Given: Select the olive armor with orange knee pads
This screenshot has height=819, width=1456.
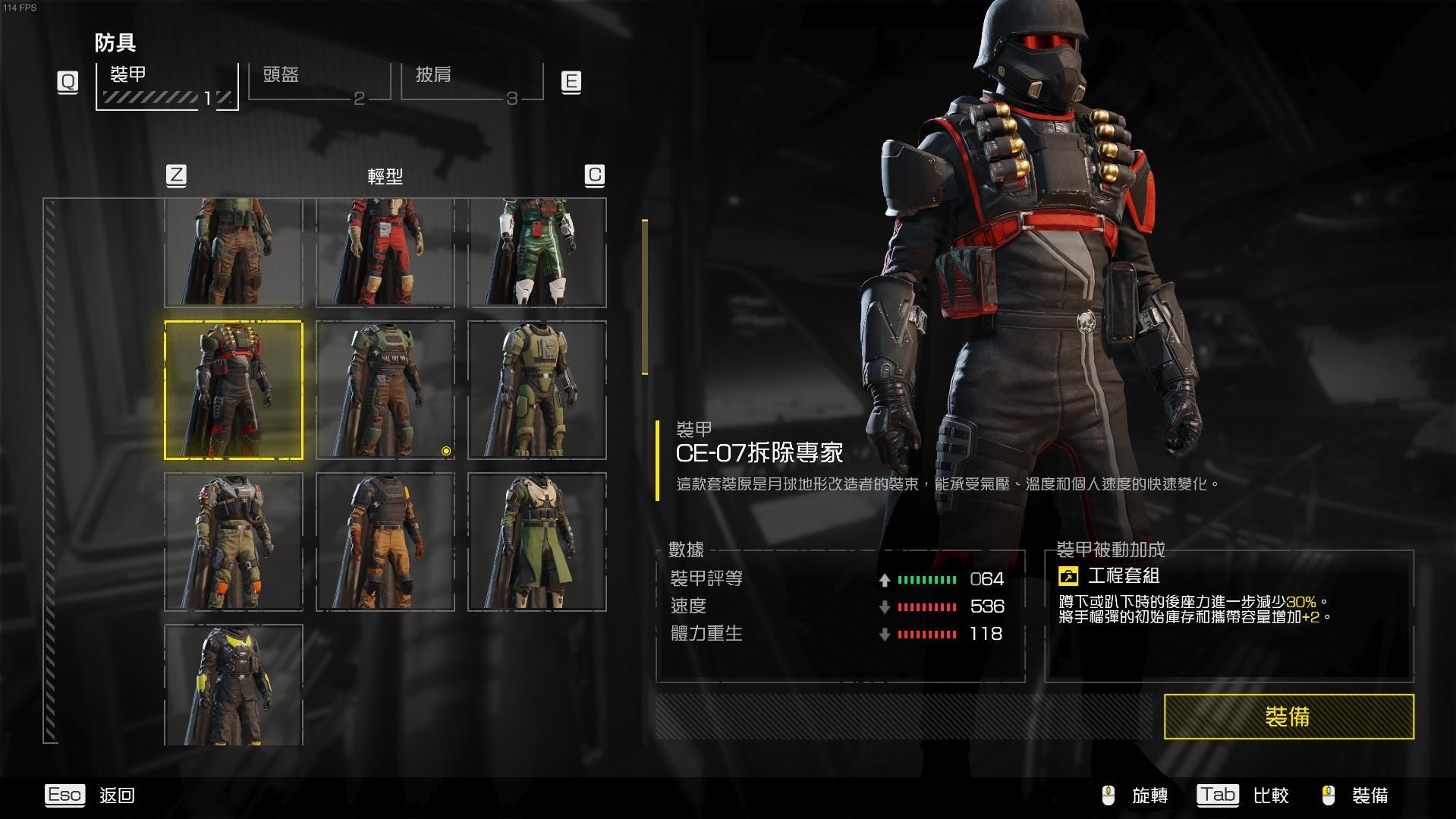Looking at the screenshot, I should coord(234,541).
